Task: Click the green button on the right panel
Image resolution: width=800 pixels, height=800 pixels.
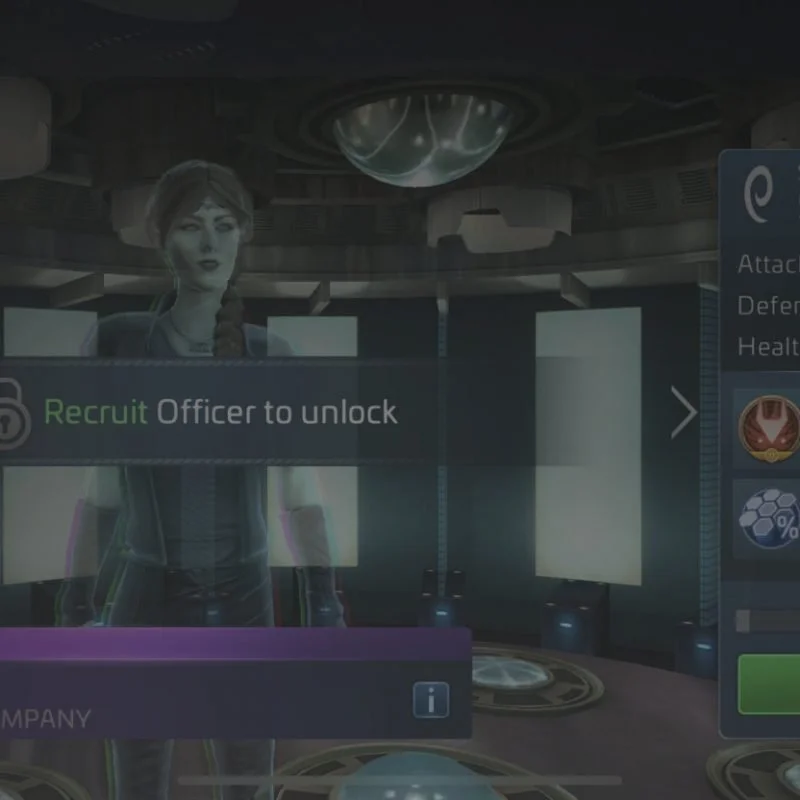Action: point(770,684)
